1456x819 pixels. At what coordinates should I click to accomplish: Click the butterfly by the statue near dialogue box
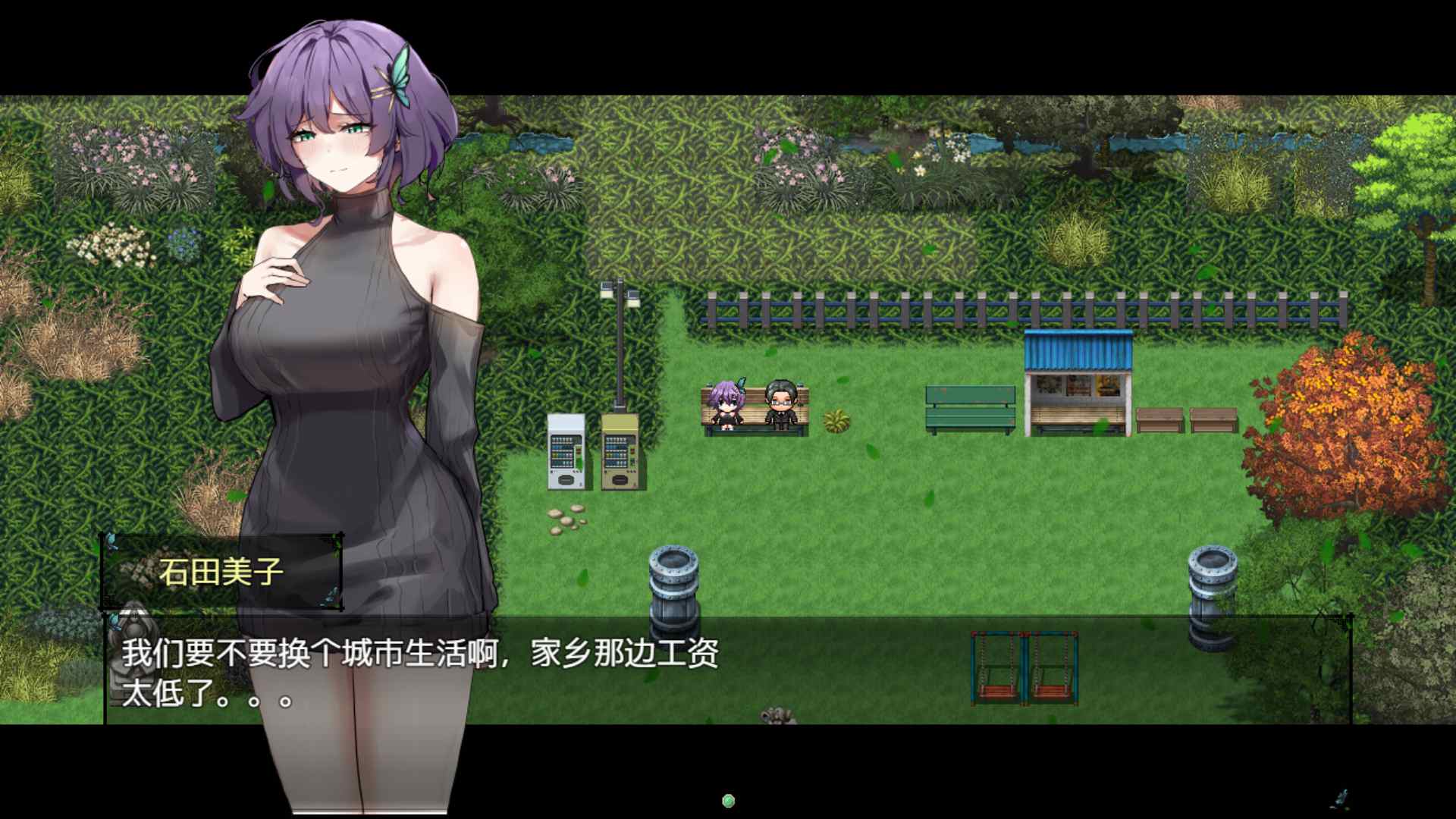(115, 622)
